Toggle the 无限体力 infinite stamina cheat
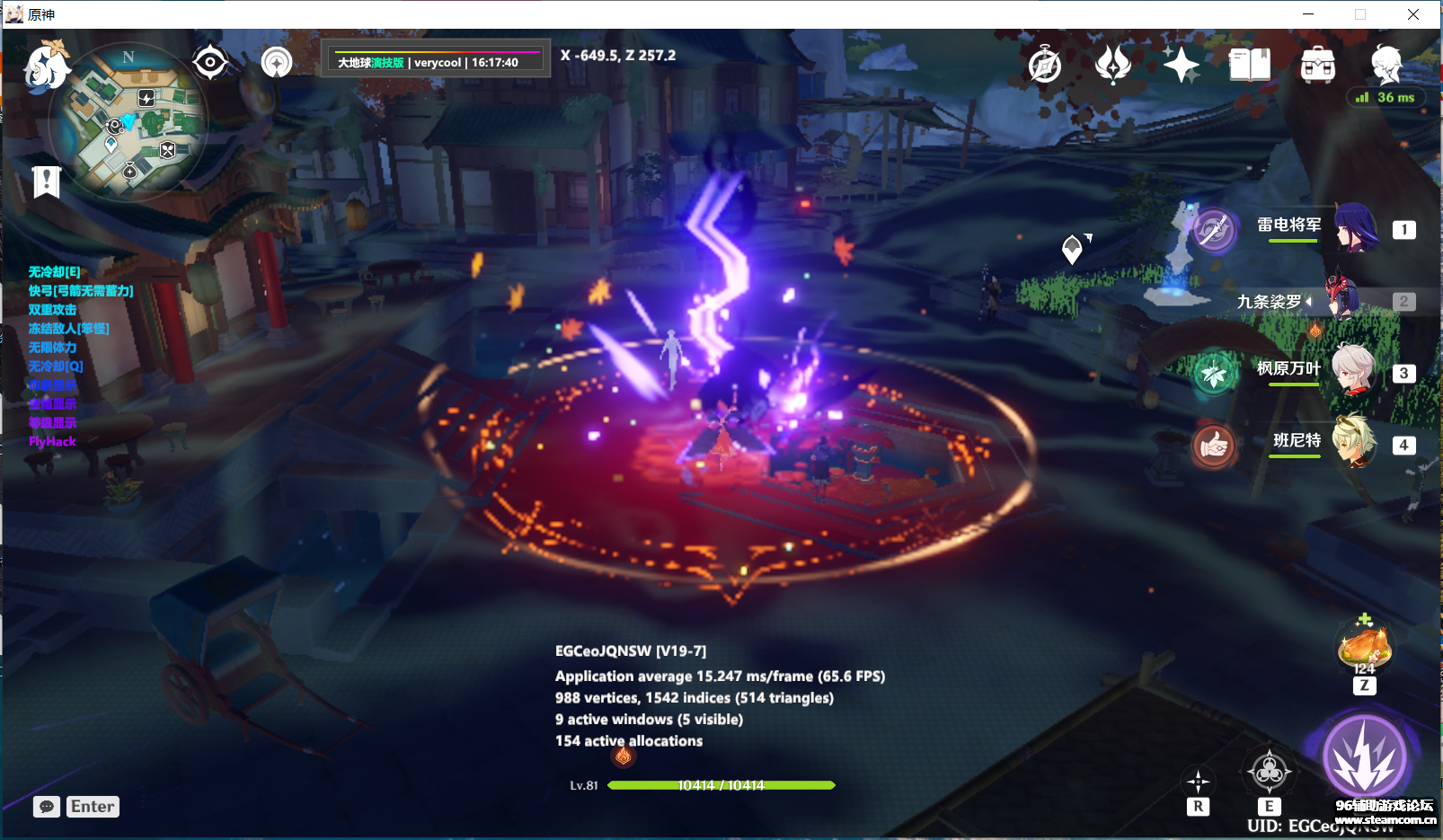The image size is (1443, 840). (50, 347)
